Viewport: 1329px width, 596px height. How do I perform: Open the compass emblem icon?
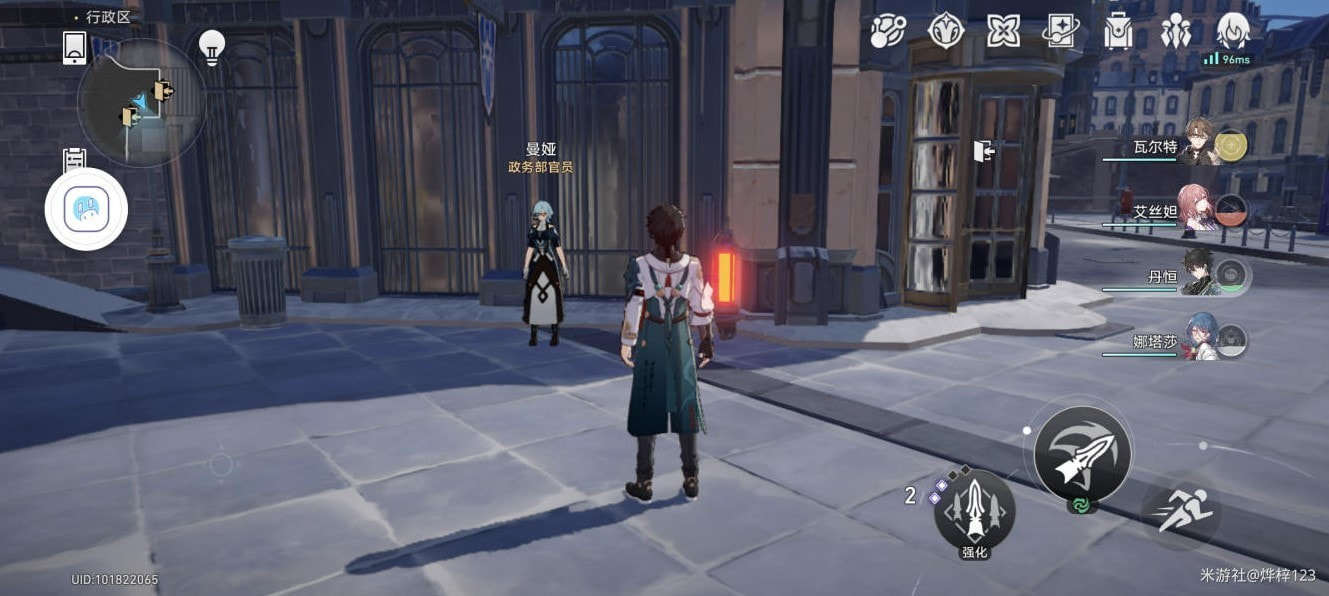945,31
